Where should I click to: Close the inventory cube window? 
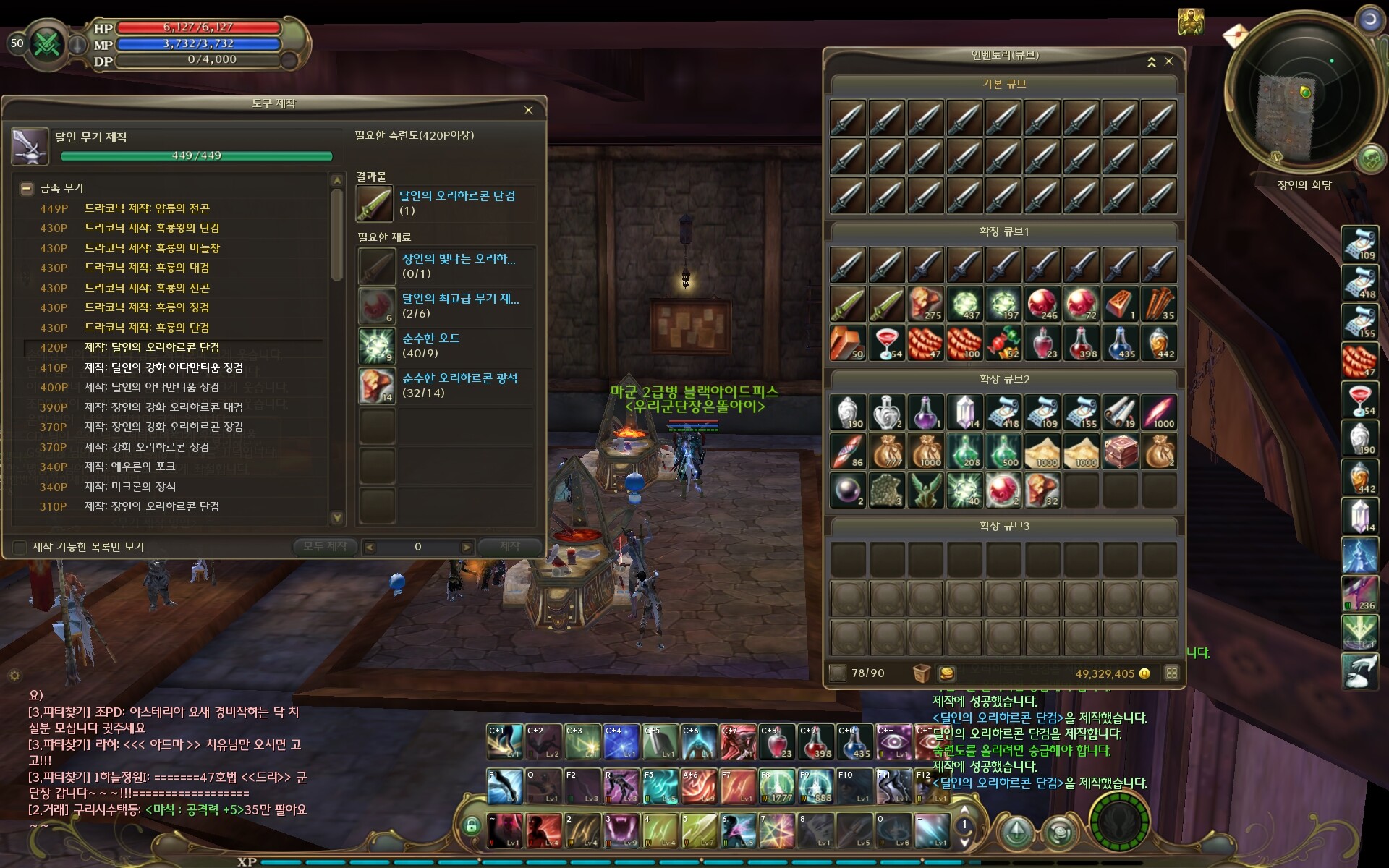pos(1168,61)
